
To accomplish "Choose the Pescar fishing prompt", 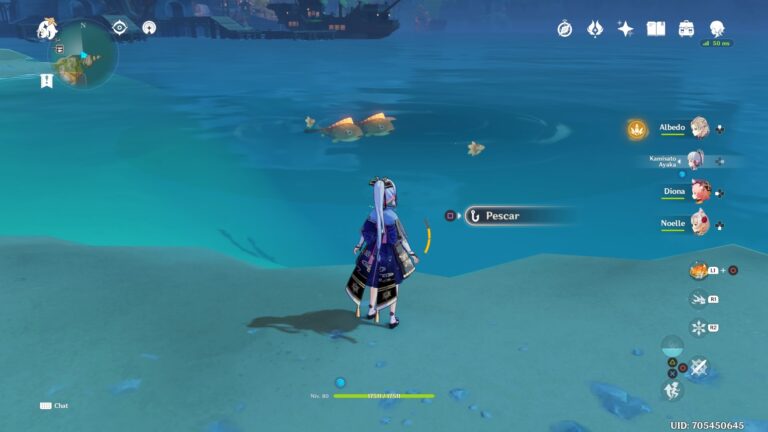I will pos(518,215).
